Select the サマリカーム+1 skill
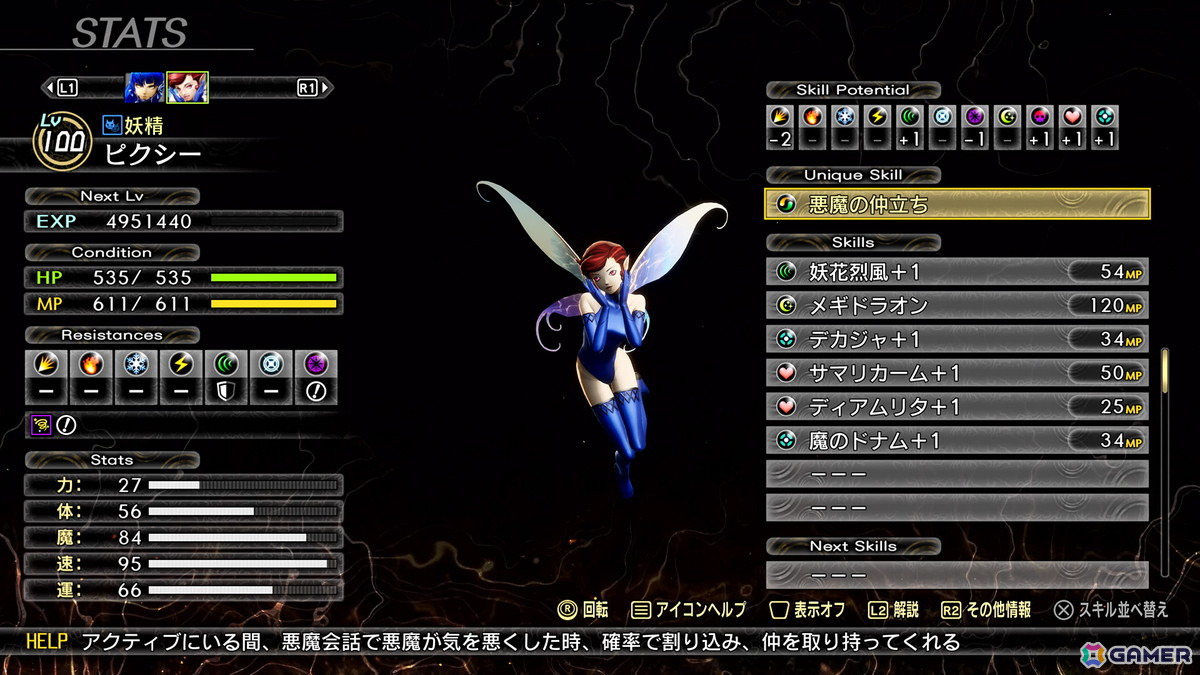This screenshot has height=675, width=1200. click(x=957, y=373)
